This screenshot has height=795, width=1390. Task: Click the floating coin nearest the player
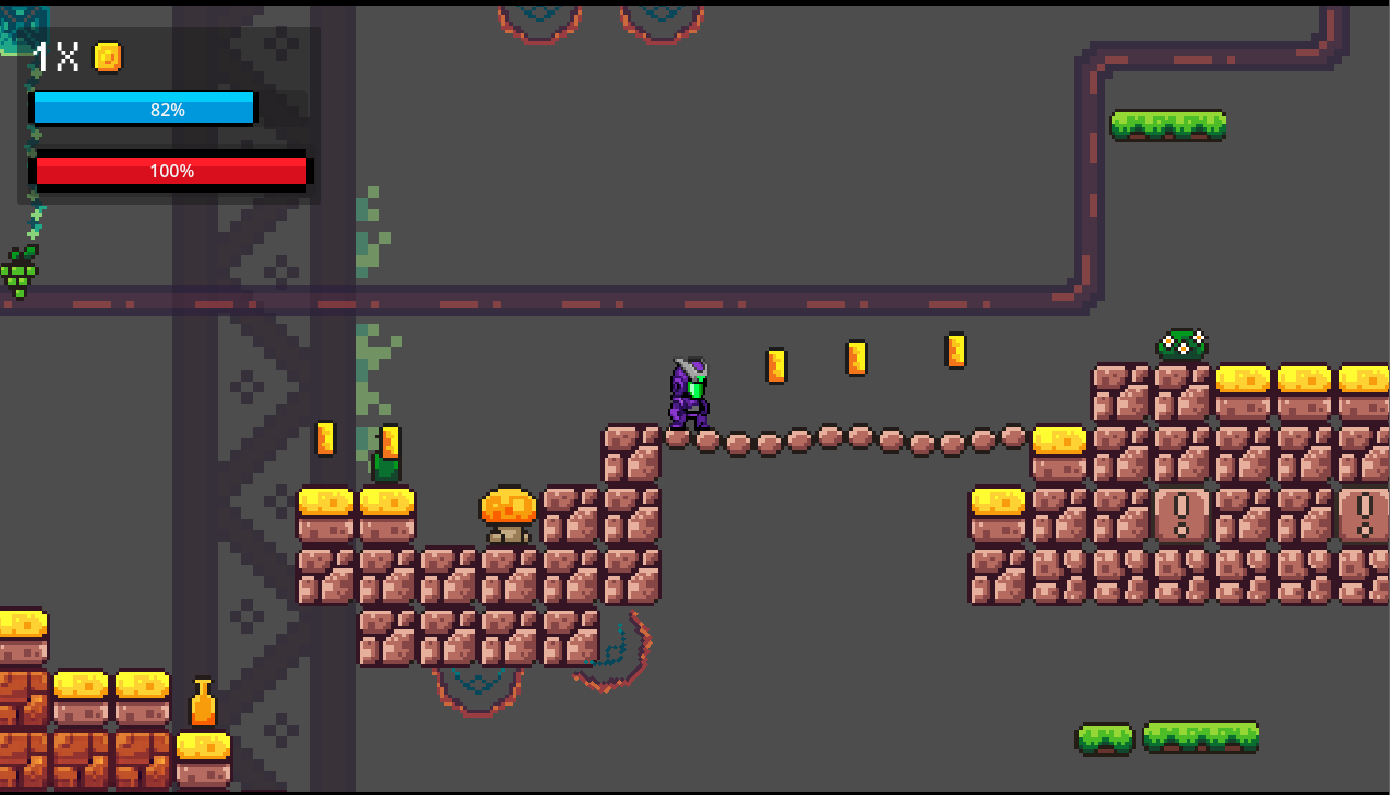click(x=777, y=366)
